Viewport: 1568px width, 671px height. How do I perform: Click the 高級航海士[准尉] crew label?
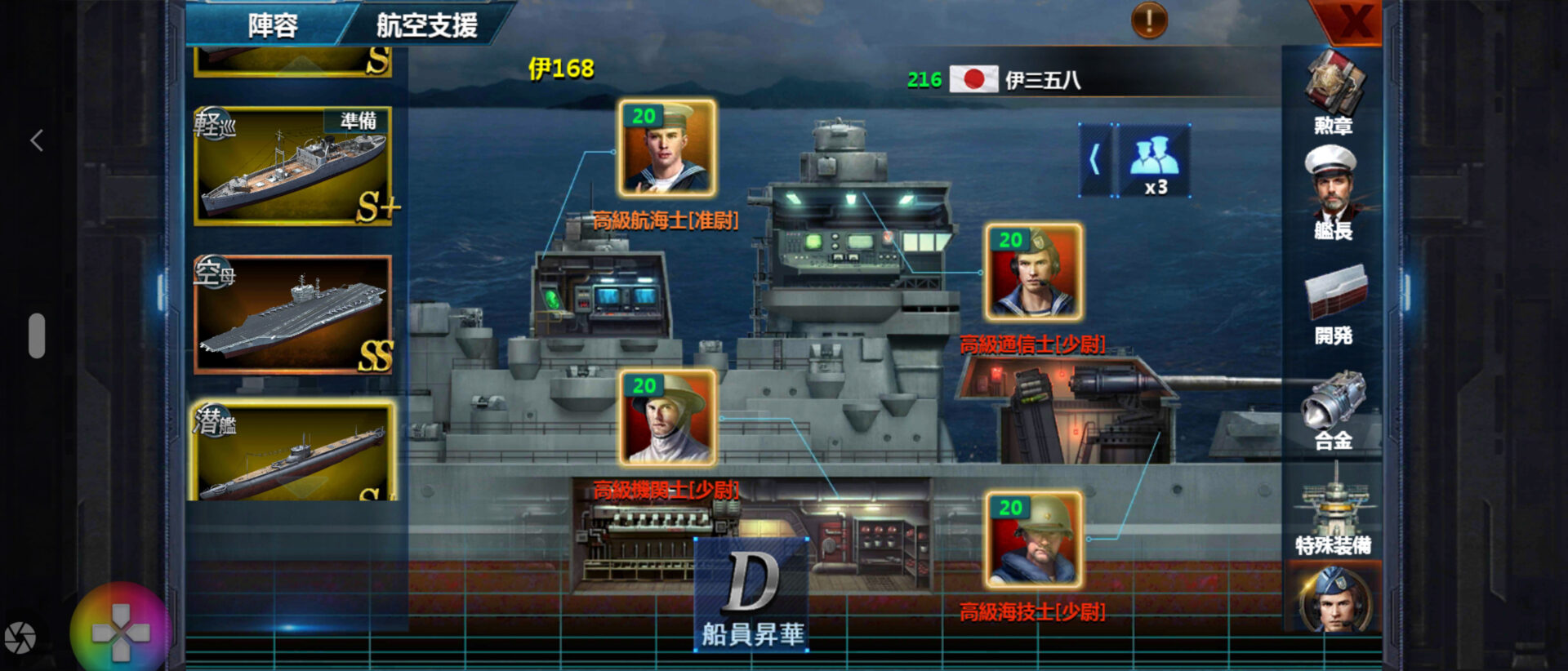pyautogui.click(x=666, y=220)
